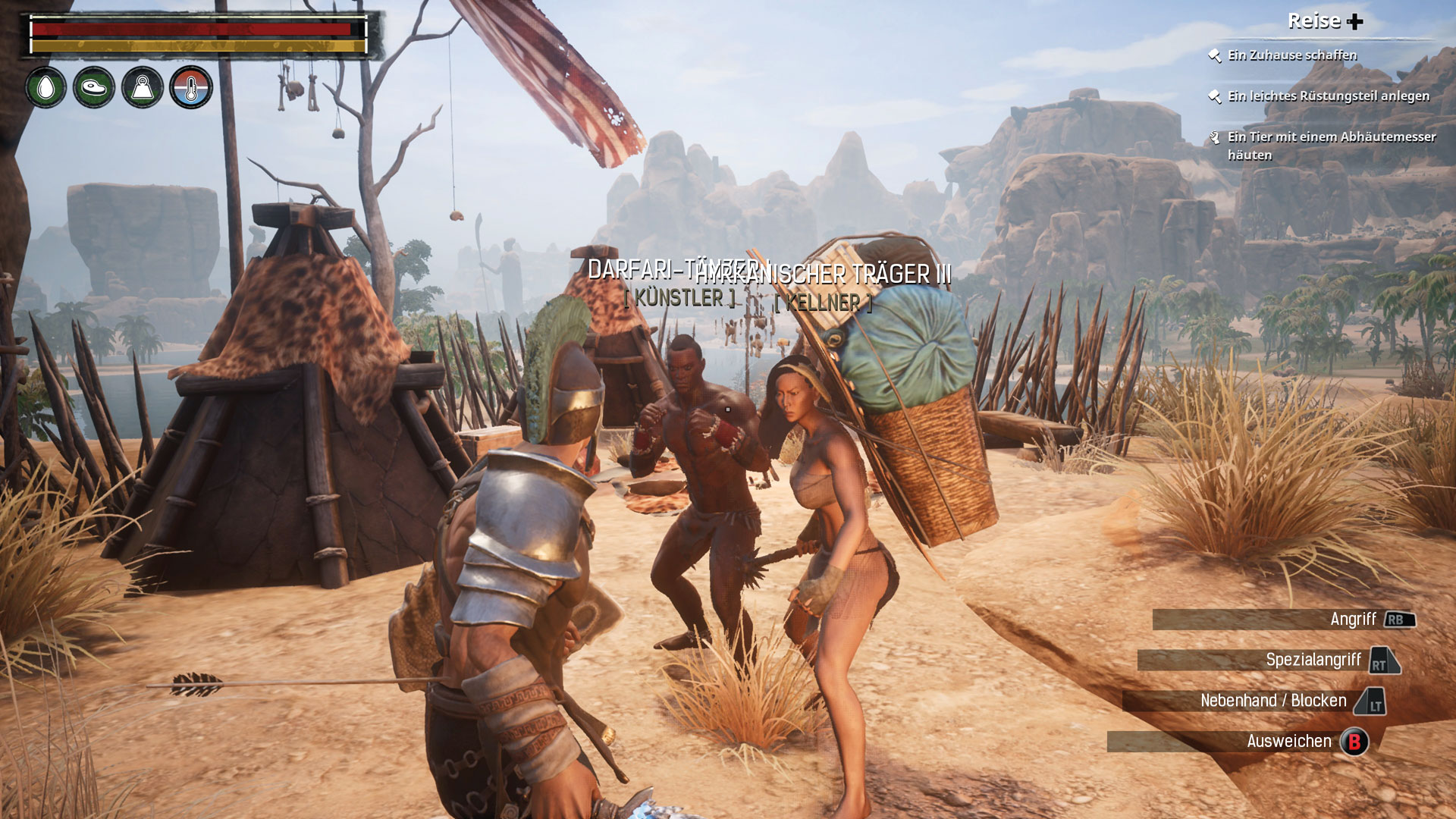
Task: Click the water drop thirst status icon
Action: click(45, 88)
